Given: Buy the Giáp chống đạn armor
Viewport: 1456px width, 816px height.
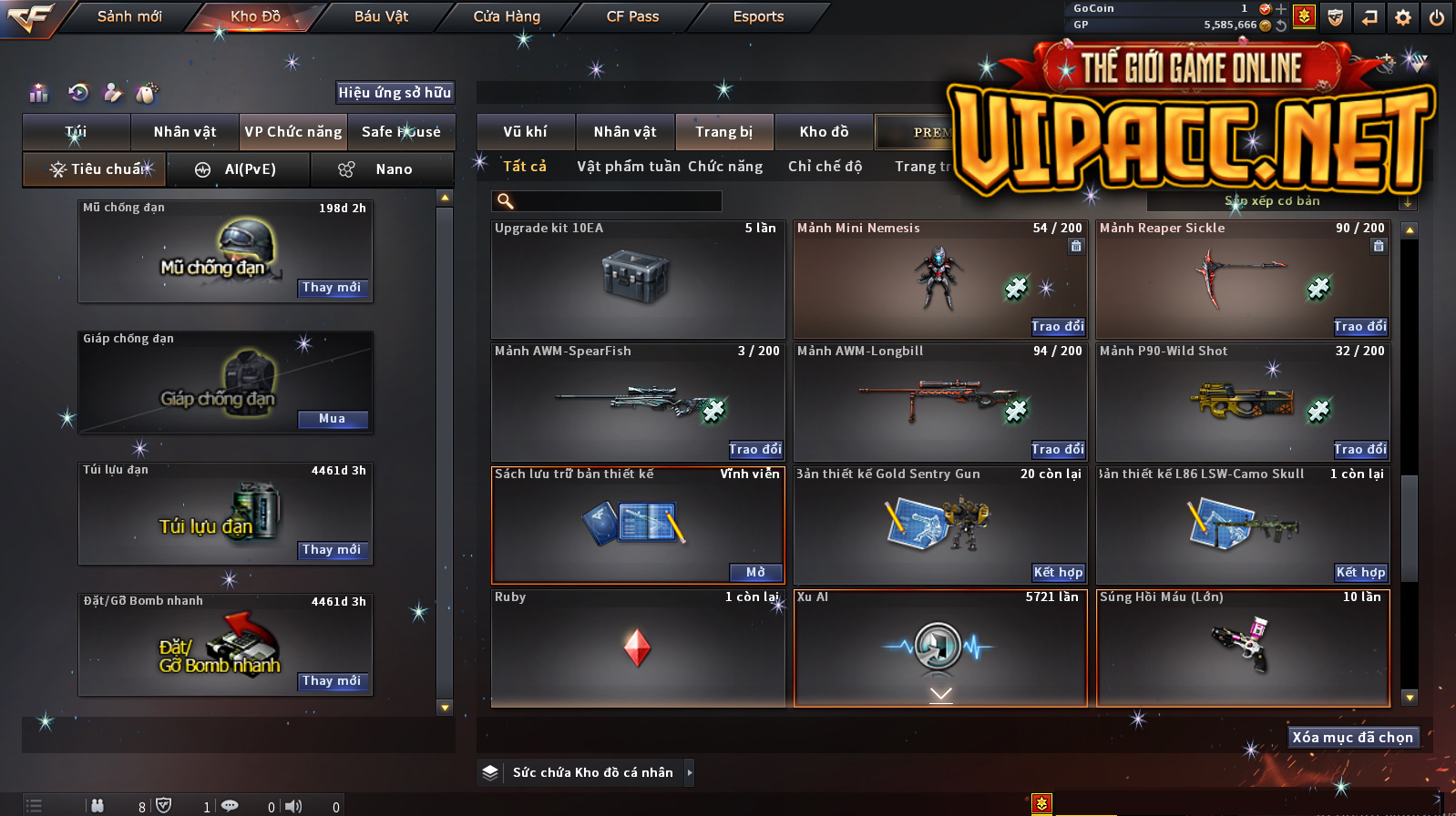Looking at the screenshot, I should pos(332,419).
